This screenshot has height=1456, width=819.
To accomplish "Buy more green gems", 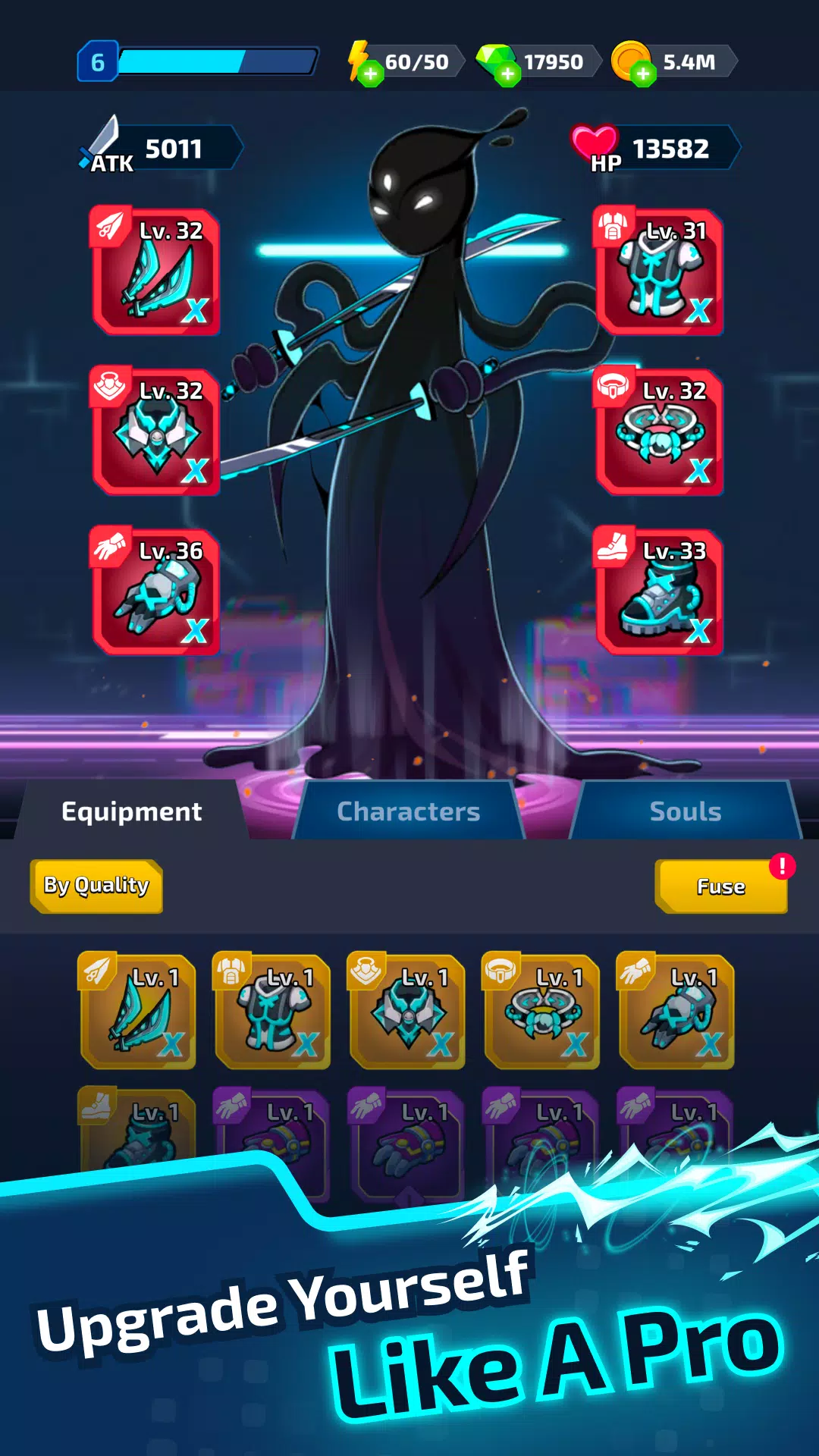I will coord(508,74).
